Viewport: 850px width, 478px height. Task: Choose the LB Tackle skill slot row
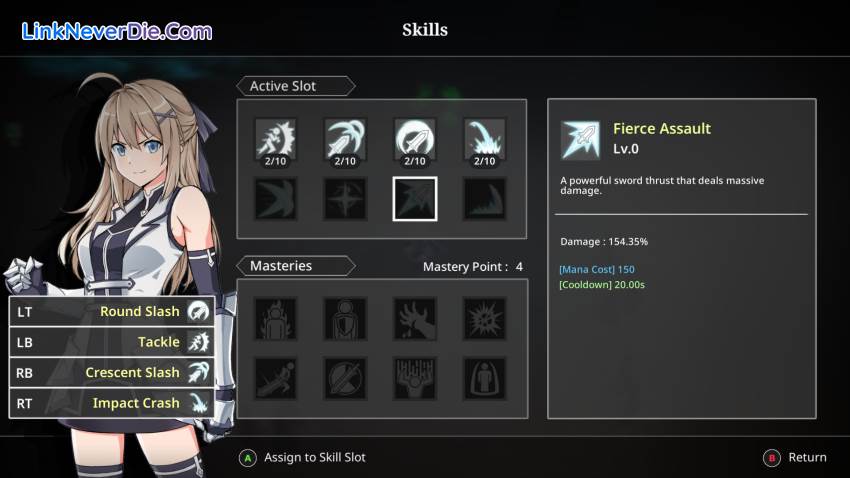[x=112, y=342]
